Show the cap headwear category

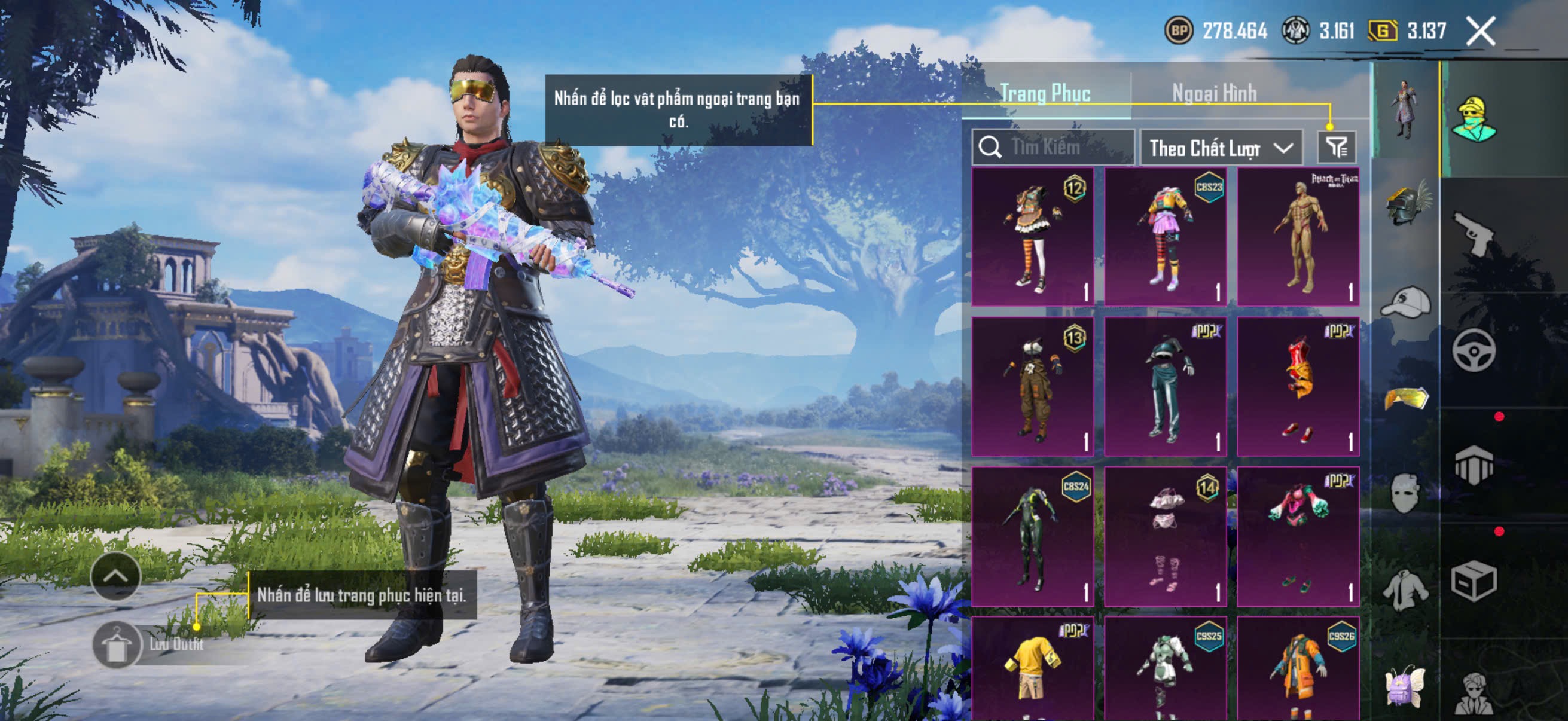(1405, 302)
